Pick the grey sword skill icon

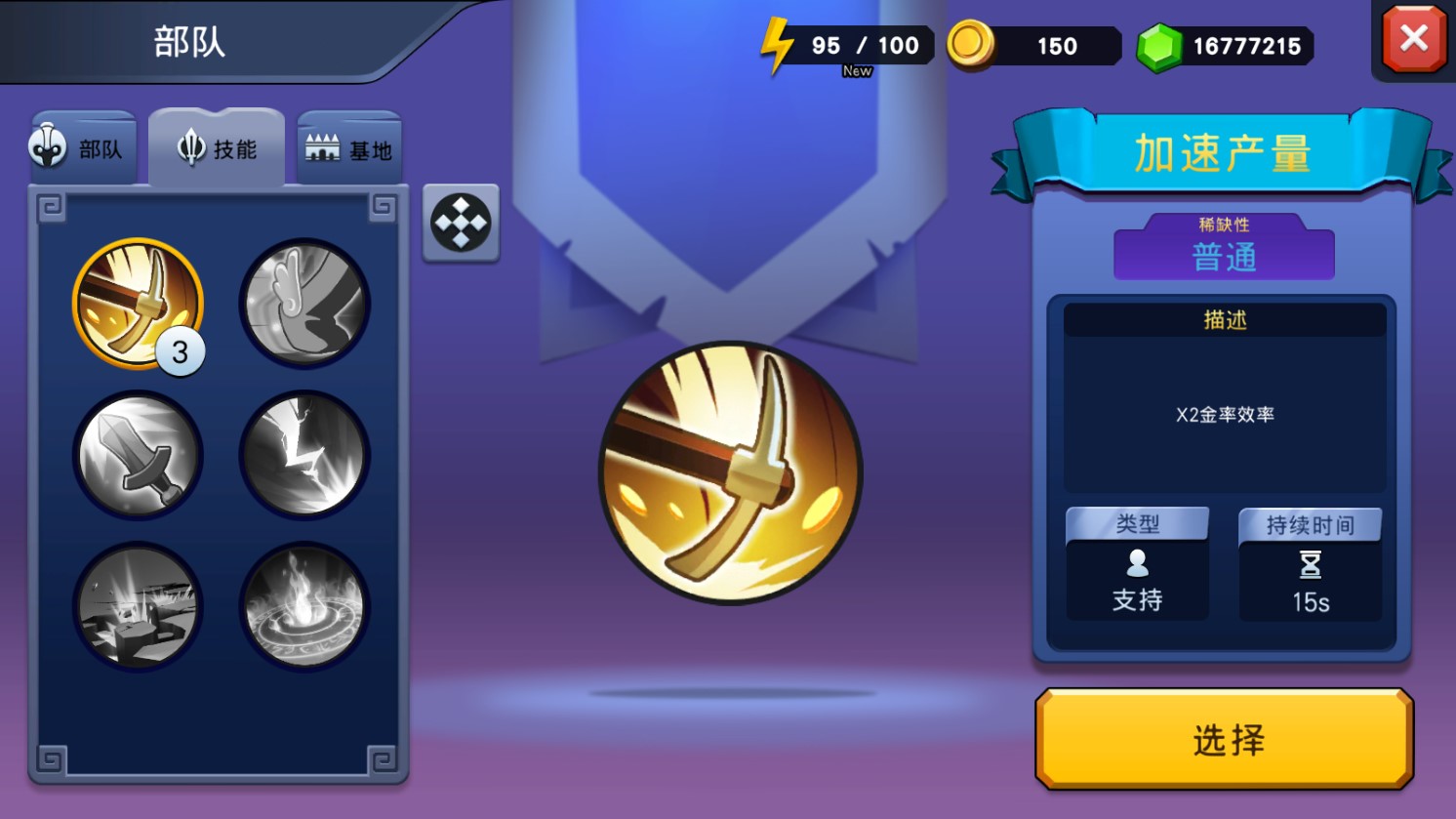coord(138,455)
